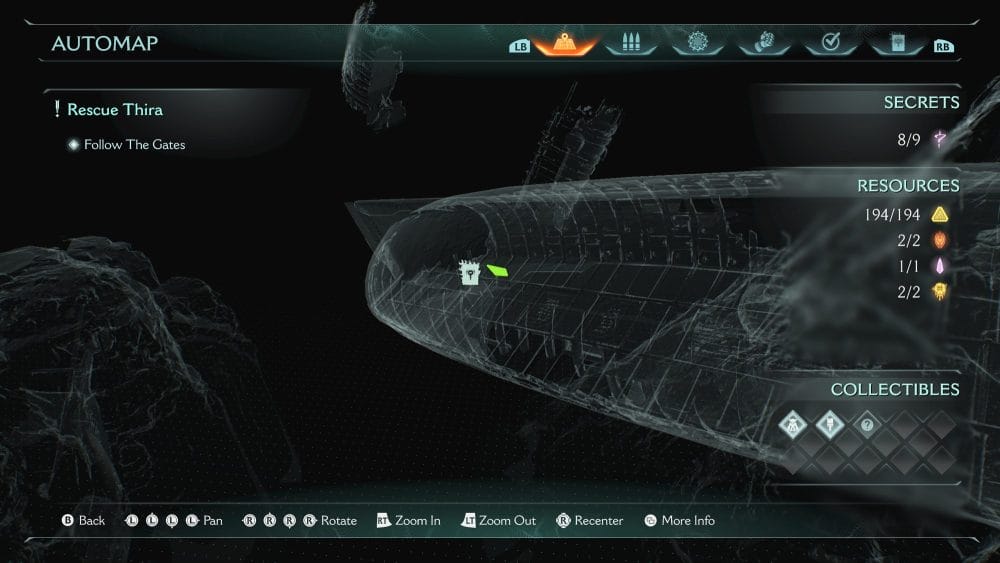Select the gate marker on the automap
The width and height of the screenshot is (1000, 563).
click(469, 273)
